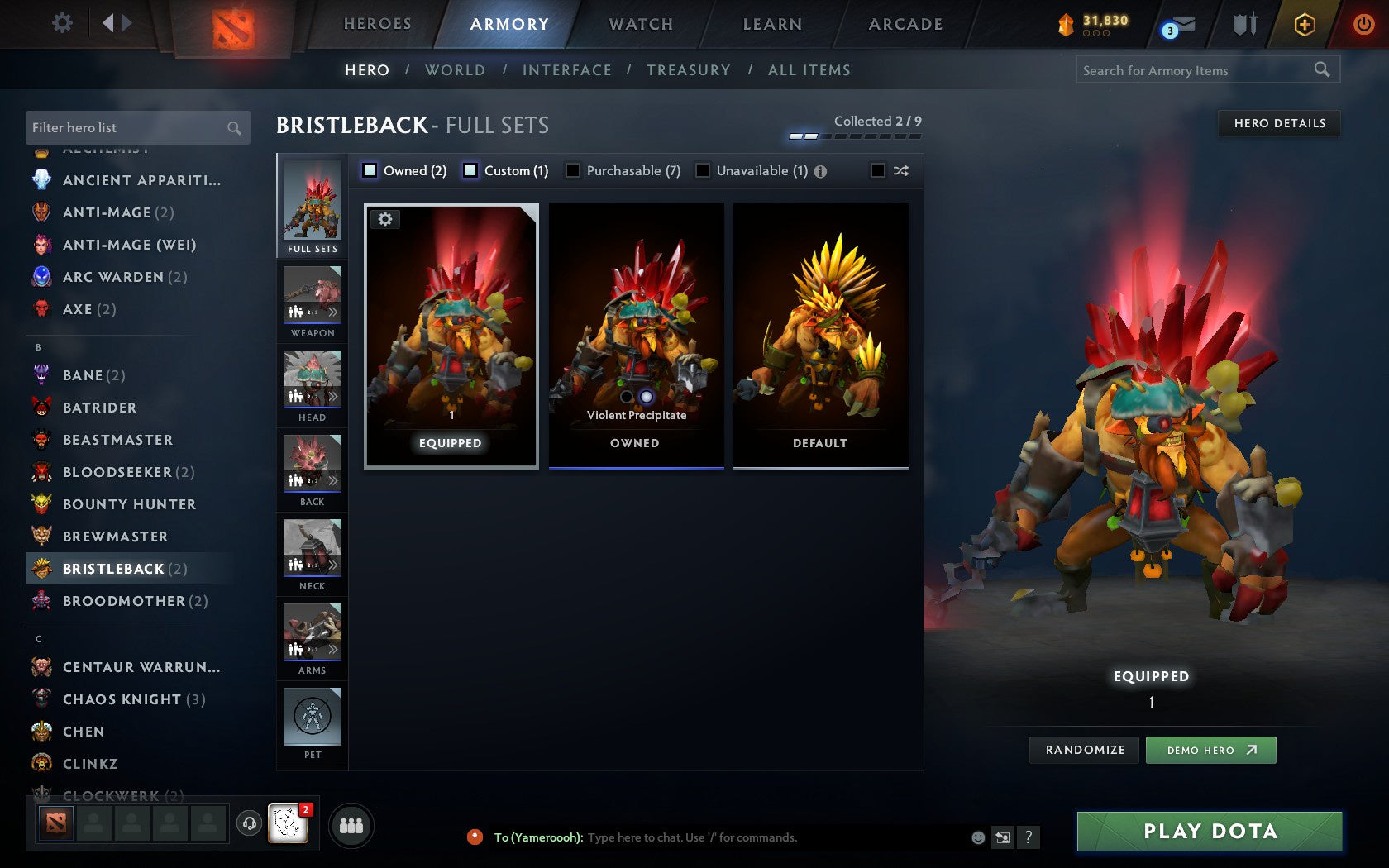Open the Armory plus icon in top bar
Screen dimensions: 1389x868
pos(1305,25)
